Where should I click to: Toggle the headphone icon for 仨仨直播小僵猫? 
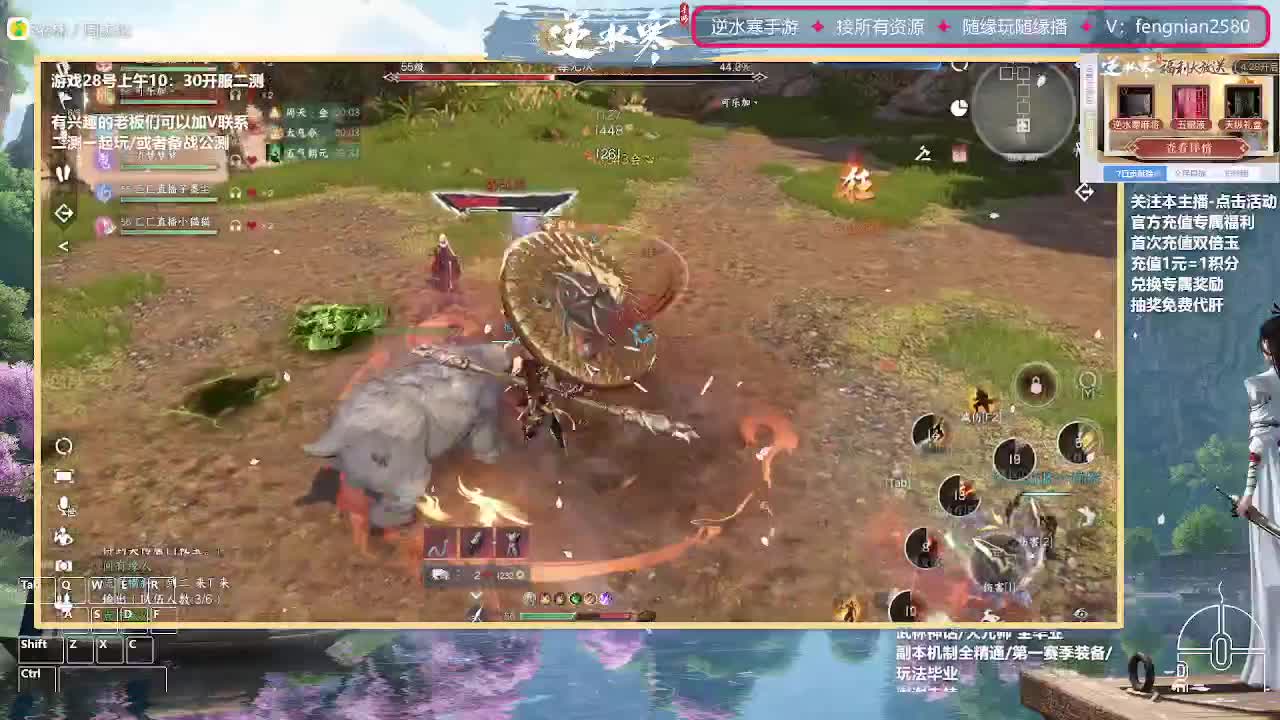[x=235, y=226]
